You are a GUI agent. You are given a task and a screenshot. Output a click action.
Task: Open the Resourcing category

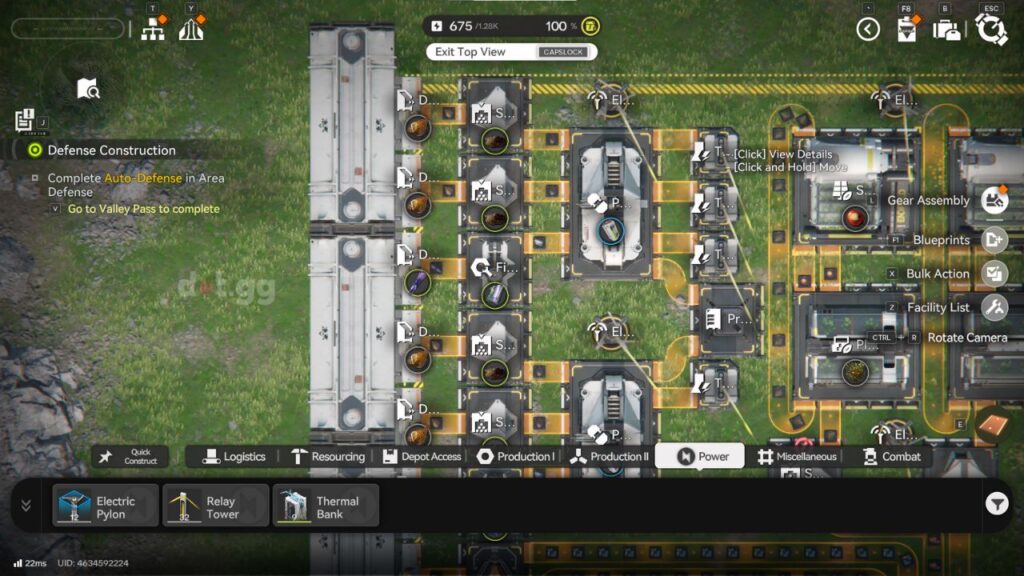point(328,457)
